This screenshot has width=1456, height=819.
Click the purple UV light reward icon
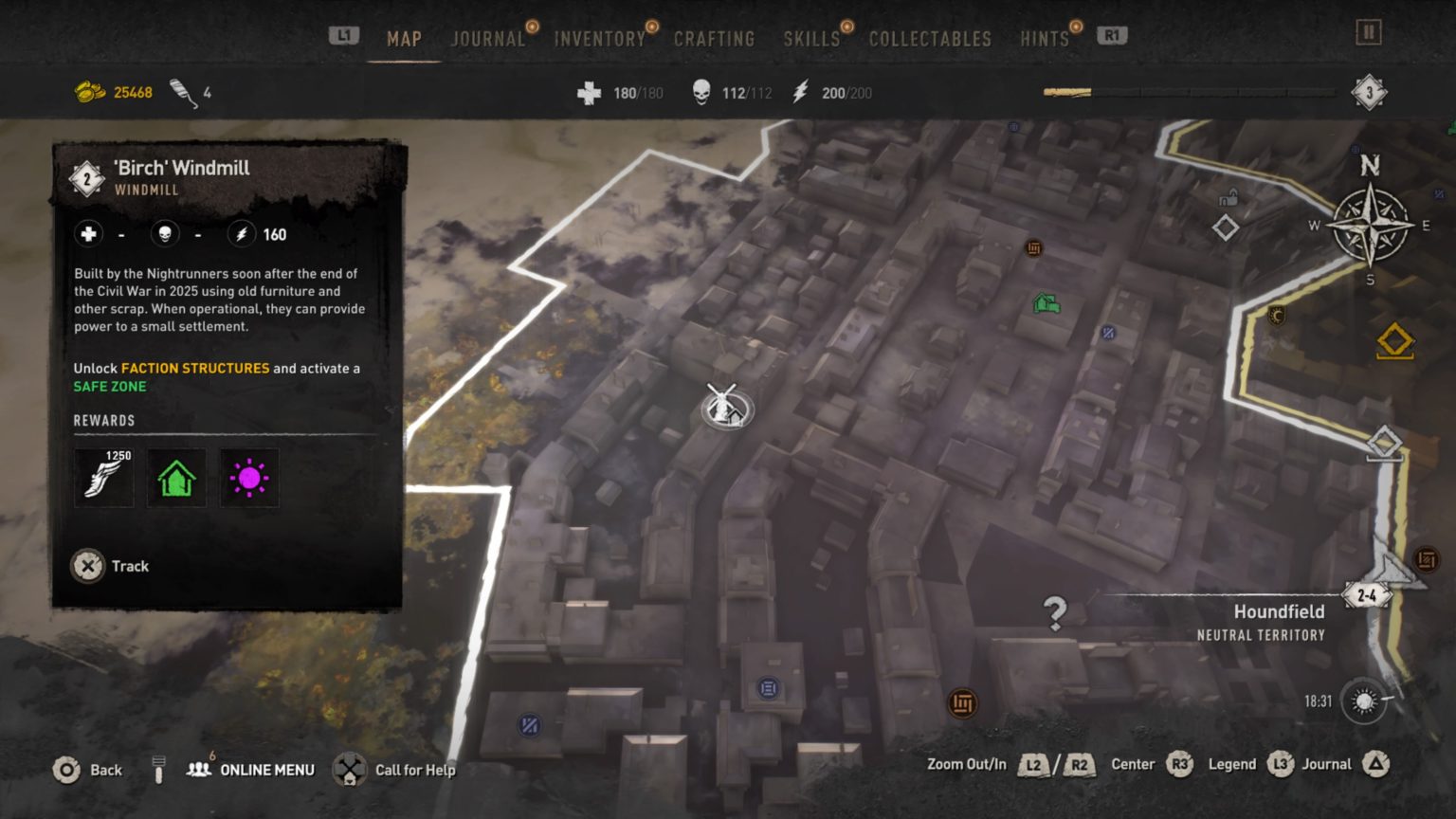point(248,479)
